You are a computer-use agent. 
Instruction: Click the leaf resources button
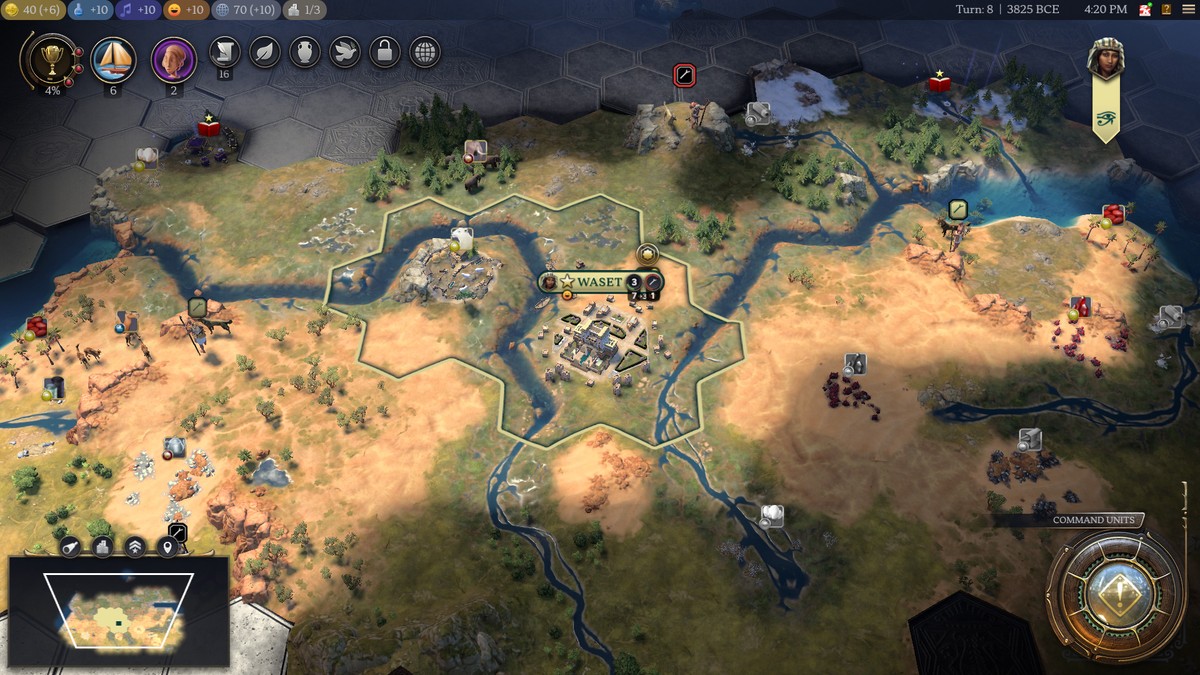[264, 52]
